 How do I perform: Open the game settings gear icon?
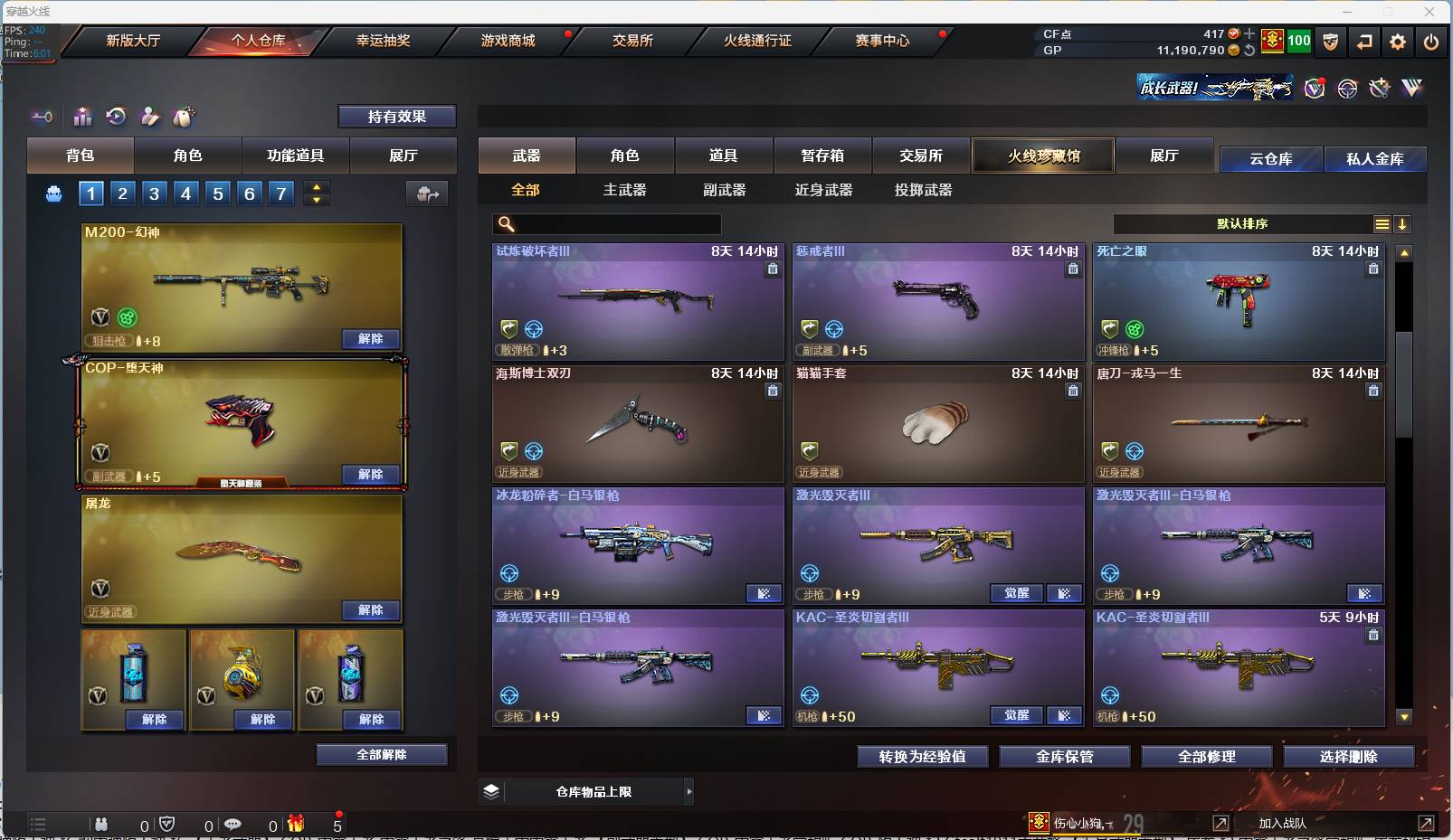(x=1398, y=42)
